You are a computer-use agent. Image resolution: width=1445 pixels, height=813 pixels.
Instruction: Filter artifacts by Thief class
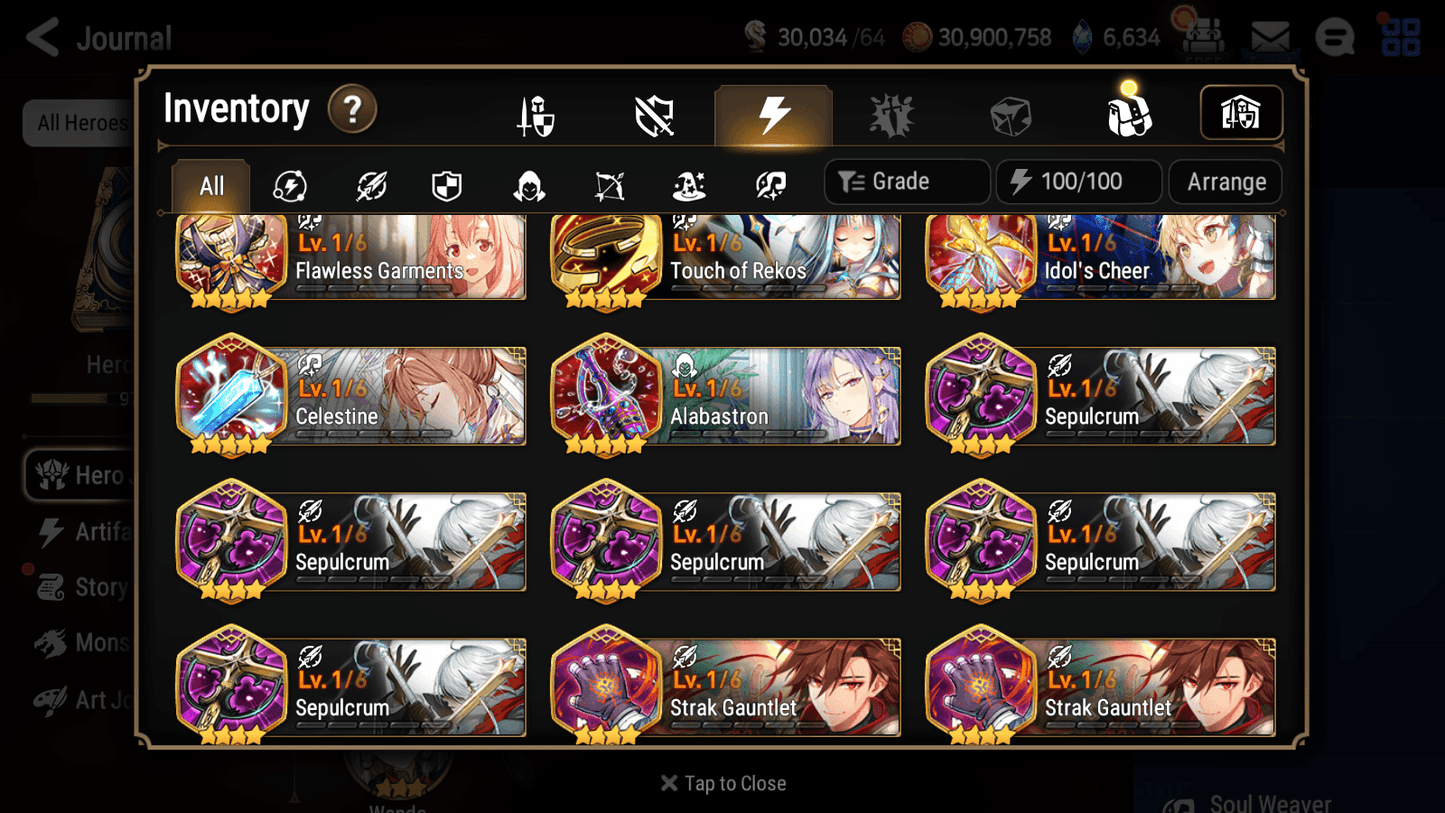(x=528, y=185)
